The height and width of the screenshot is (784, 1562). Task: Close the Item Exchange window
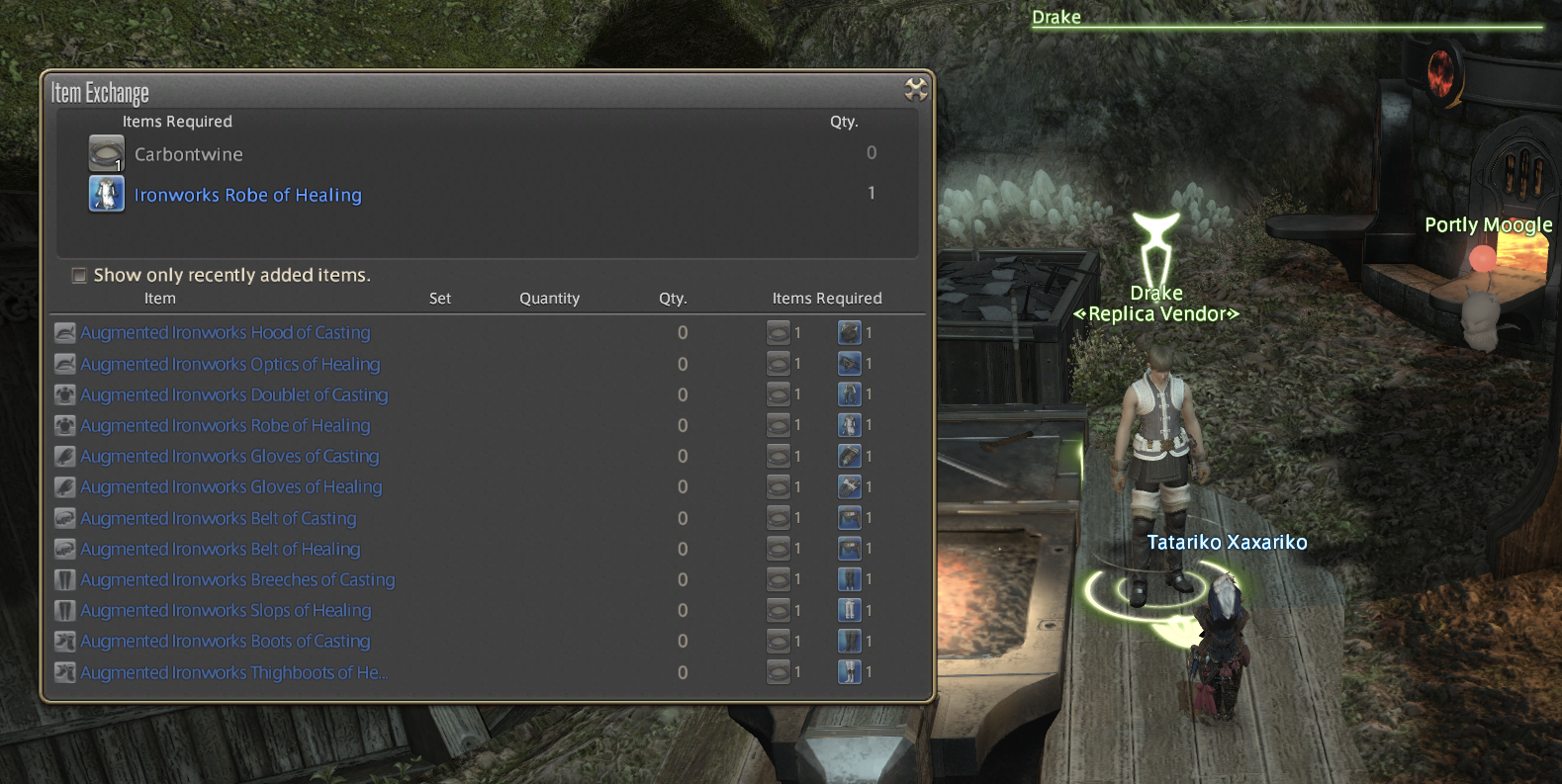(x=916, y=90)
